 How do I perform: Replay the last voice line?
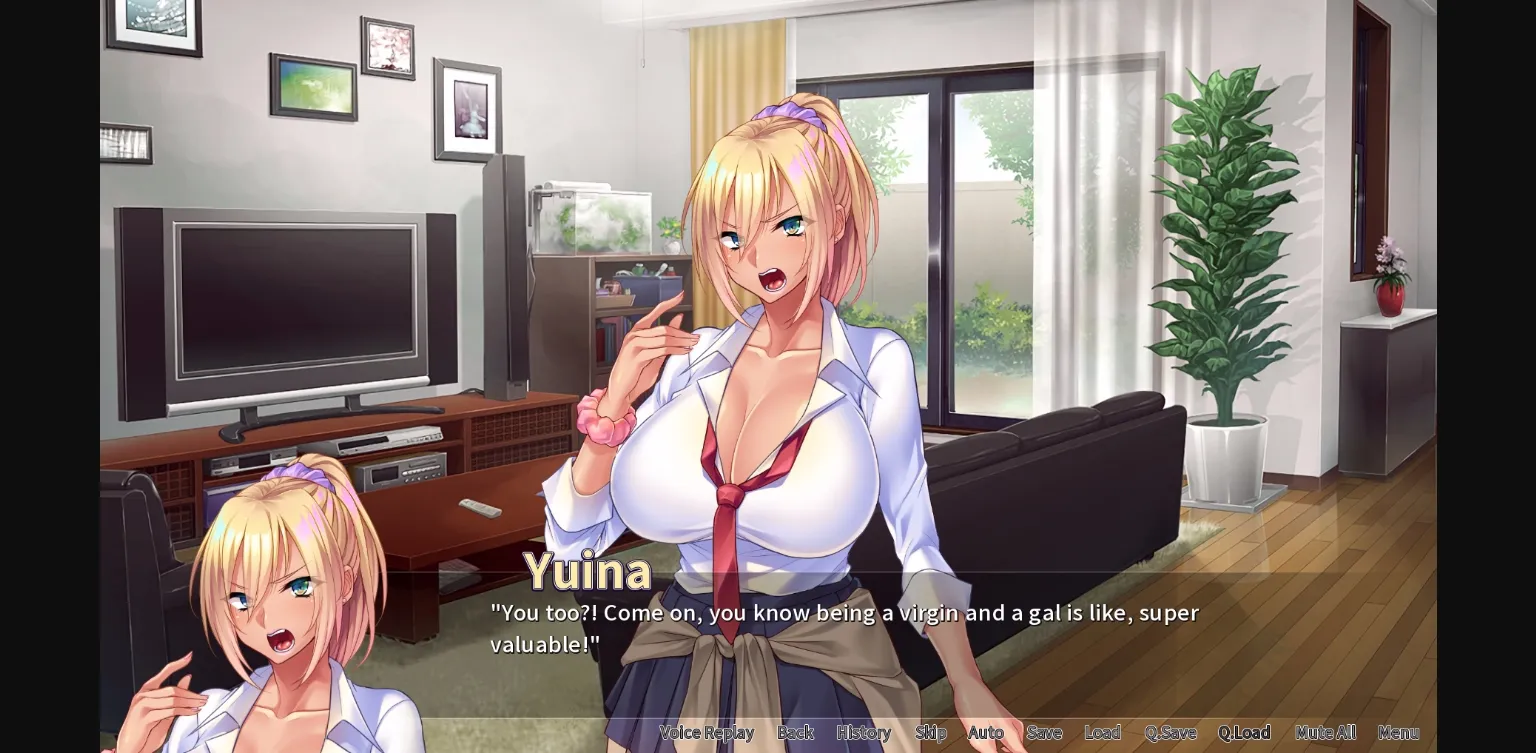707,732
